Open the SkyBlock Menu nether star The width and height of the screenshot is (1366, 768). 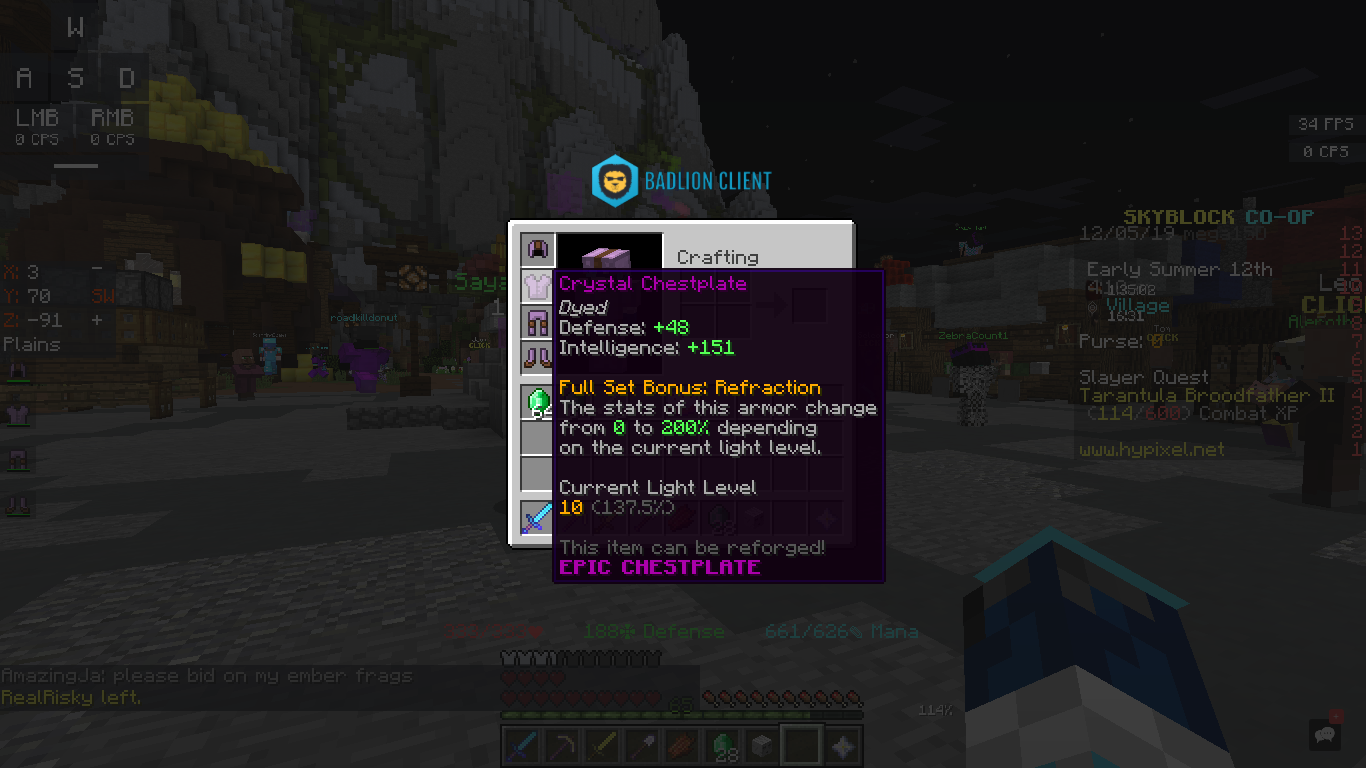click(841, 745)
